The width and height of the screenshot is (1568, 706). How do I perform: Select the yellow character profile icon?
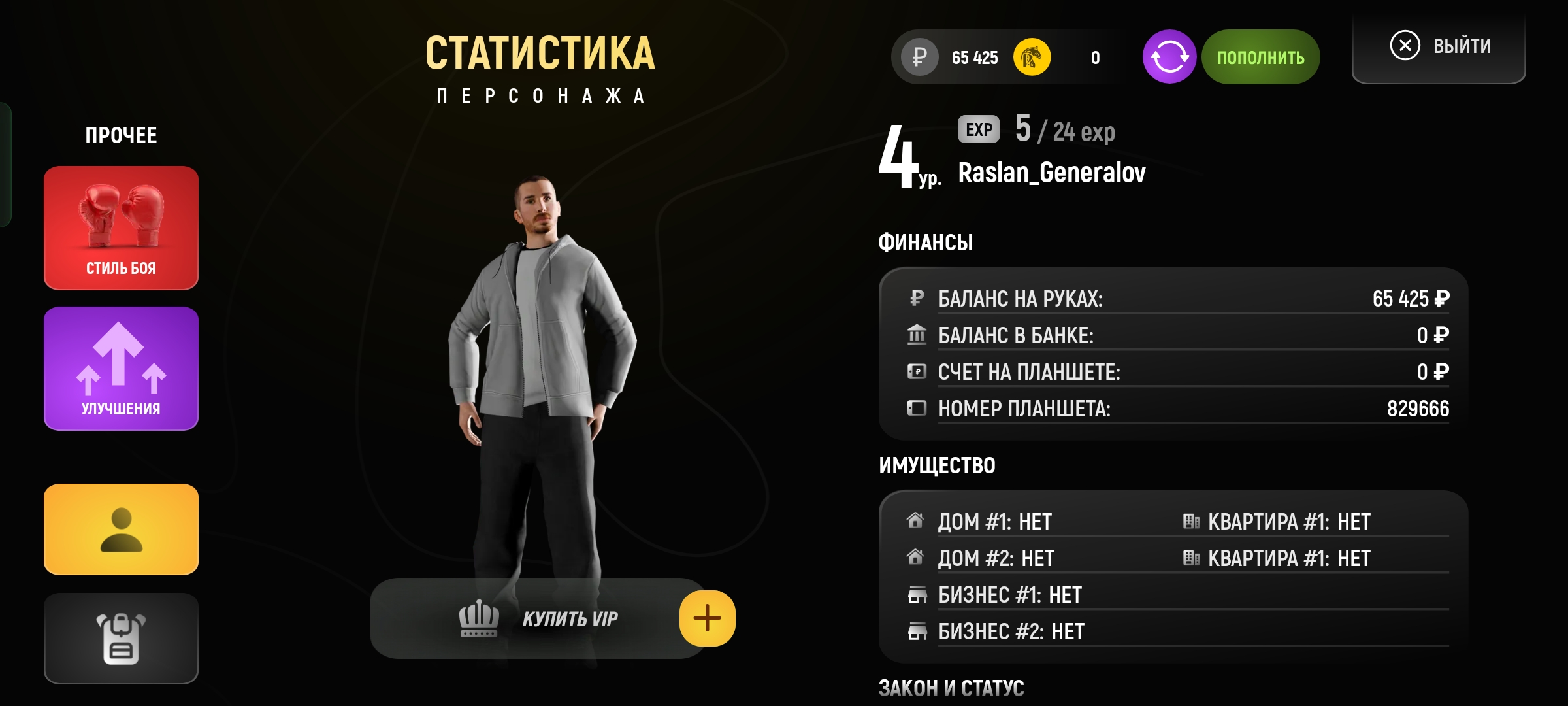pyautogui.click(x=120, y=529)
